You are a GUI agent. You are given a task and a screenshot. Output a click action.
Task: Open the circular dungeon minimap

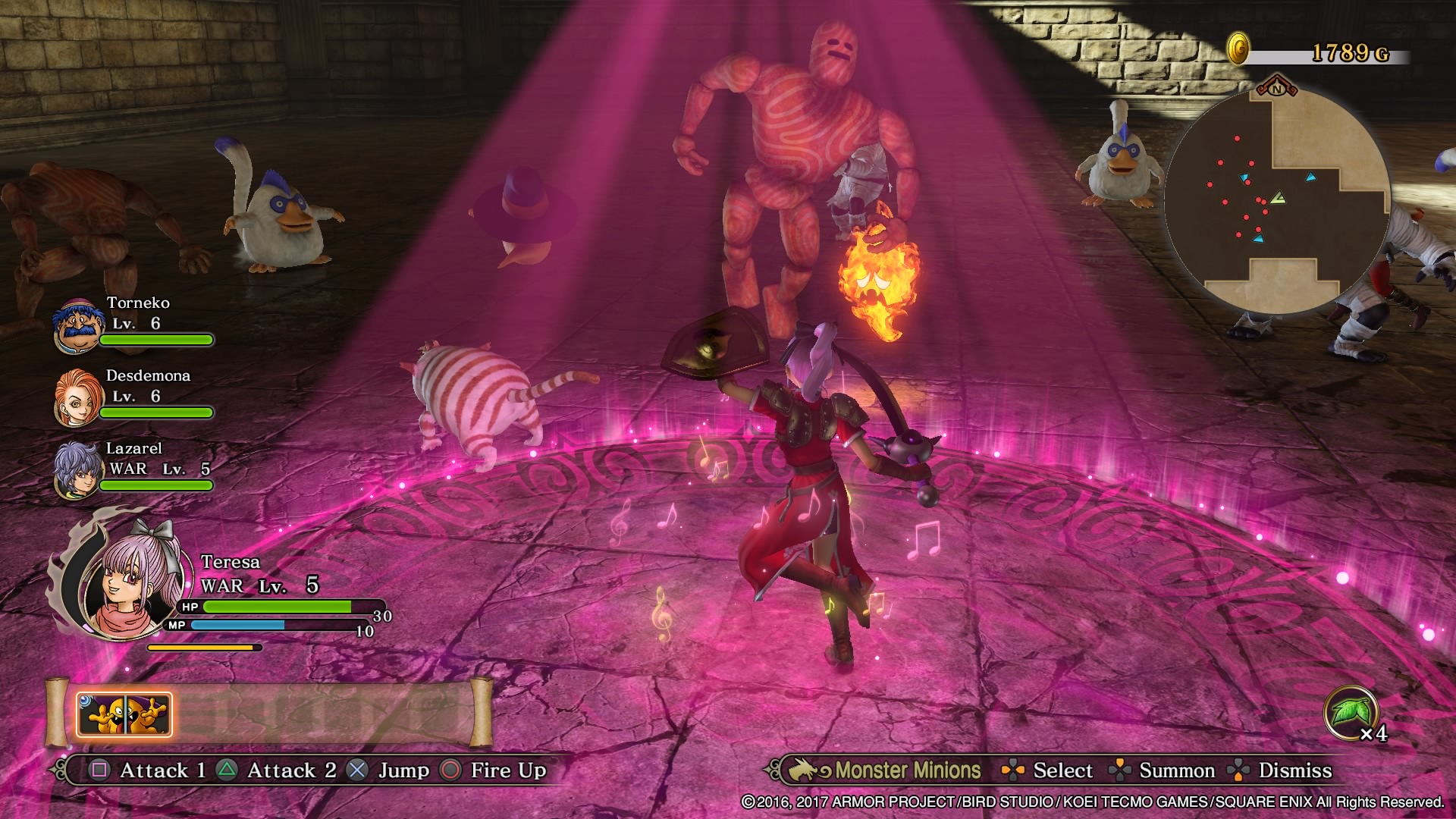pos(1277,201)
